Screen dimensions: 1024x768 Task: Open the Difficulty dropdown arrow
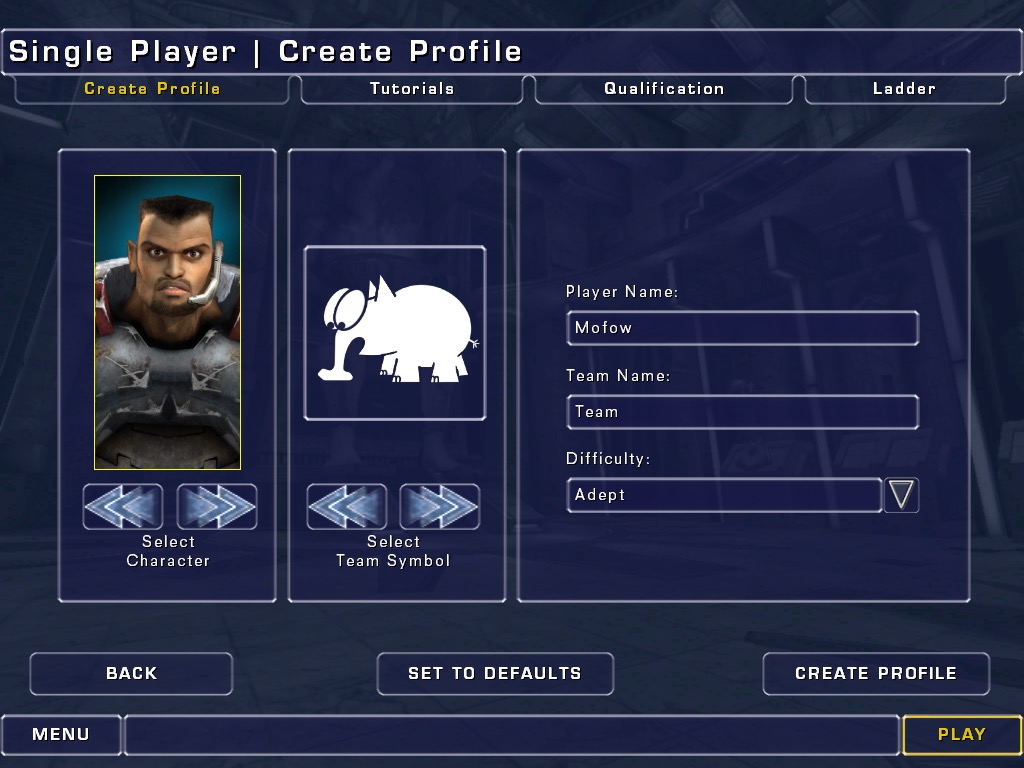click(901, 495)
